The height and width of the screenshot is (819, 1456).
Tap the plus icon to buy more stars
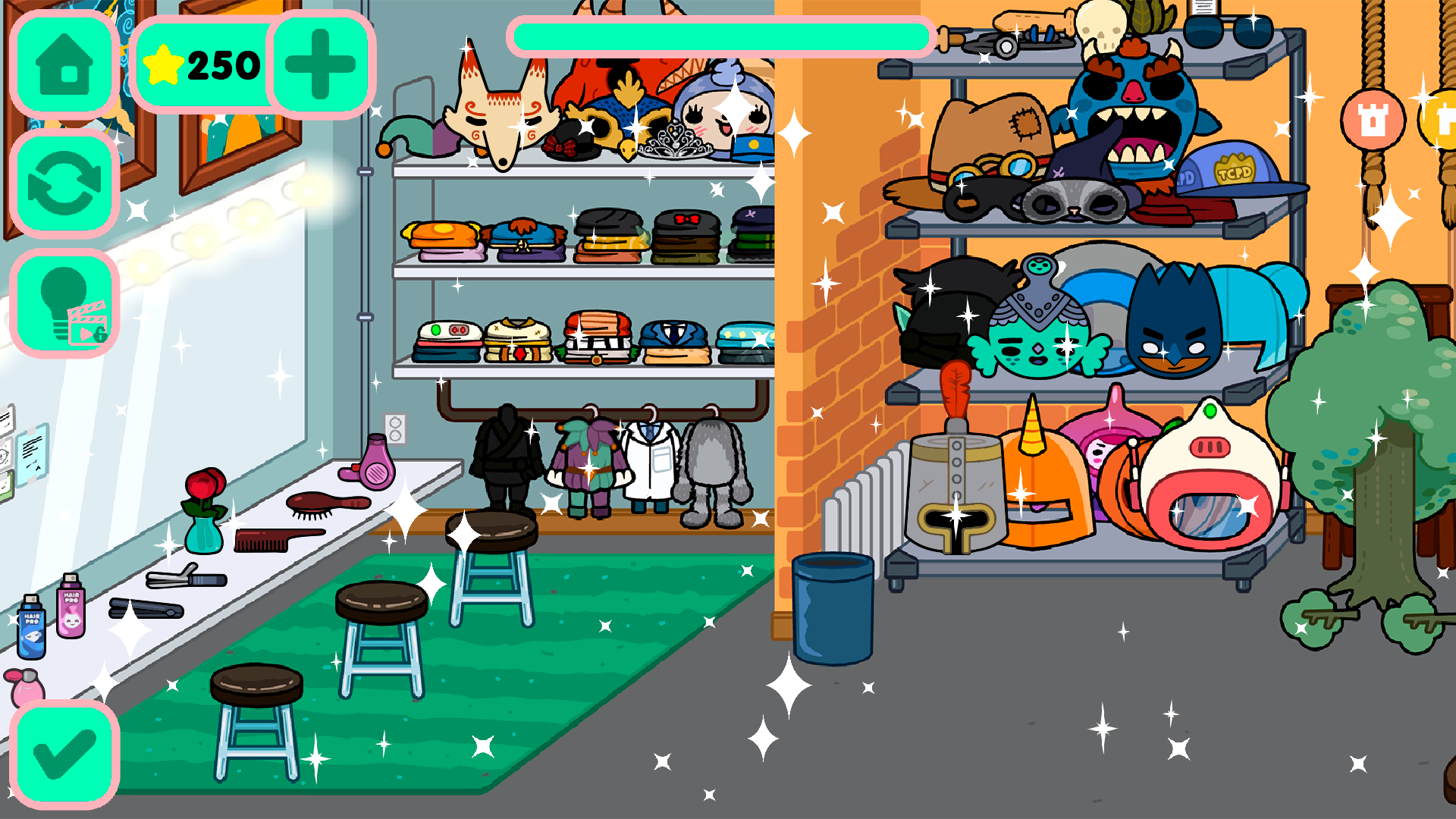[319, 66]
